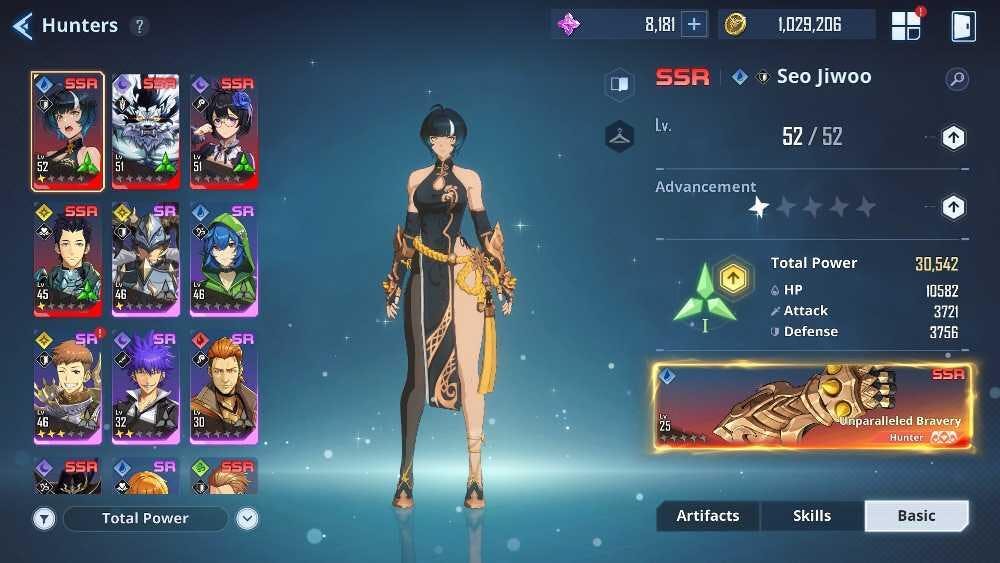Choose the Lv 45 dark-haired SSR hunter
1000x563 pixels.
67,259
